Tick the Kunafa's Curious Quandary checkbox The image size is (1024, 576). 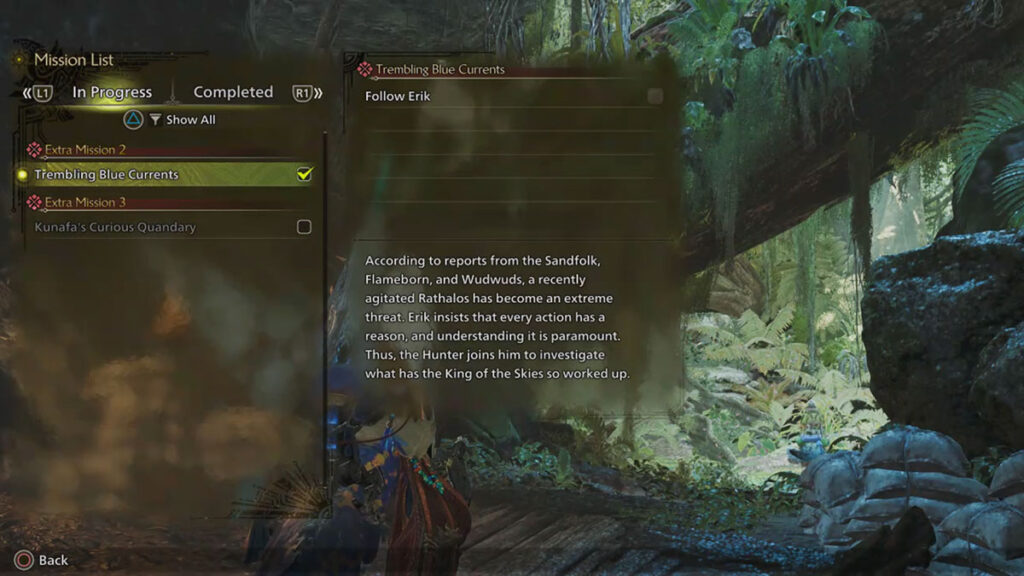pos(304,227)
